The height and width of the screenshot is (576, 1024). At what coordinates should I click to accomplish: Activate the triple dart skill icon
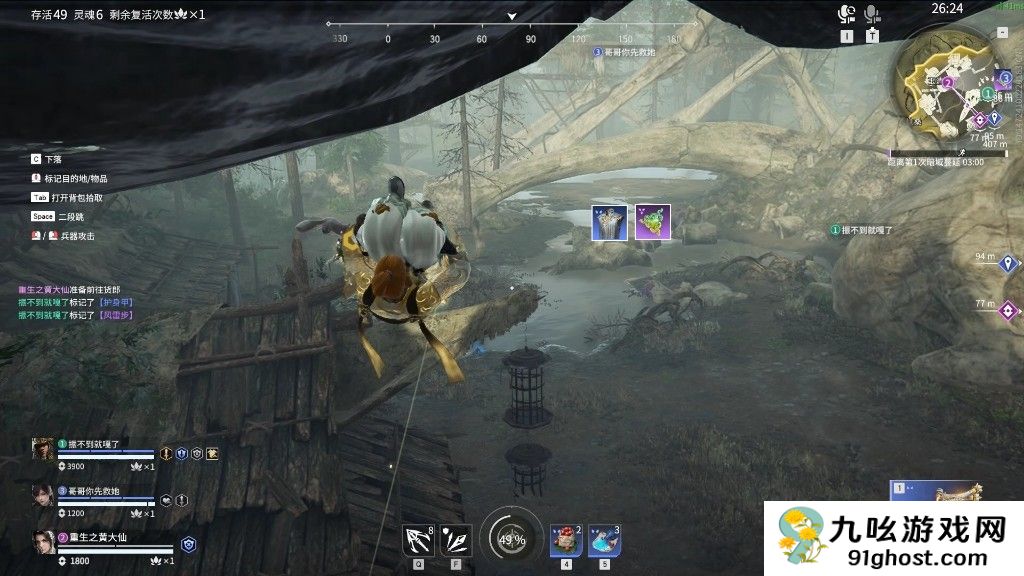[456, 539]
